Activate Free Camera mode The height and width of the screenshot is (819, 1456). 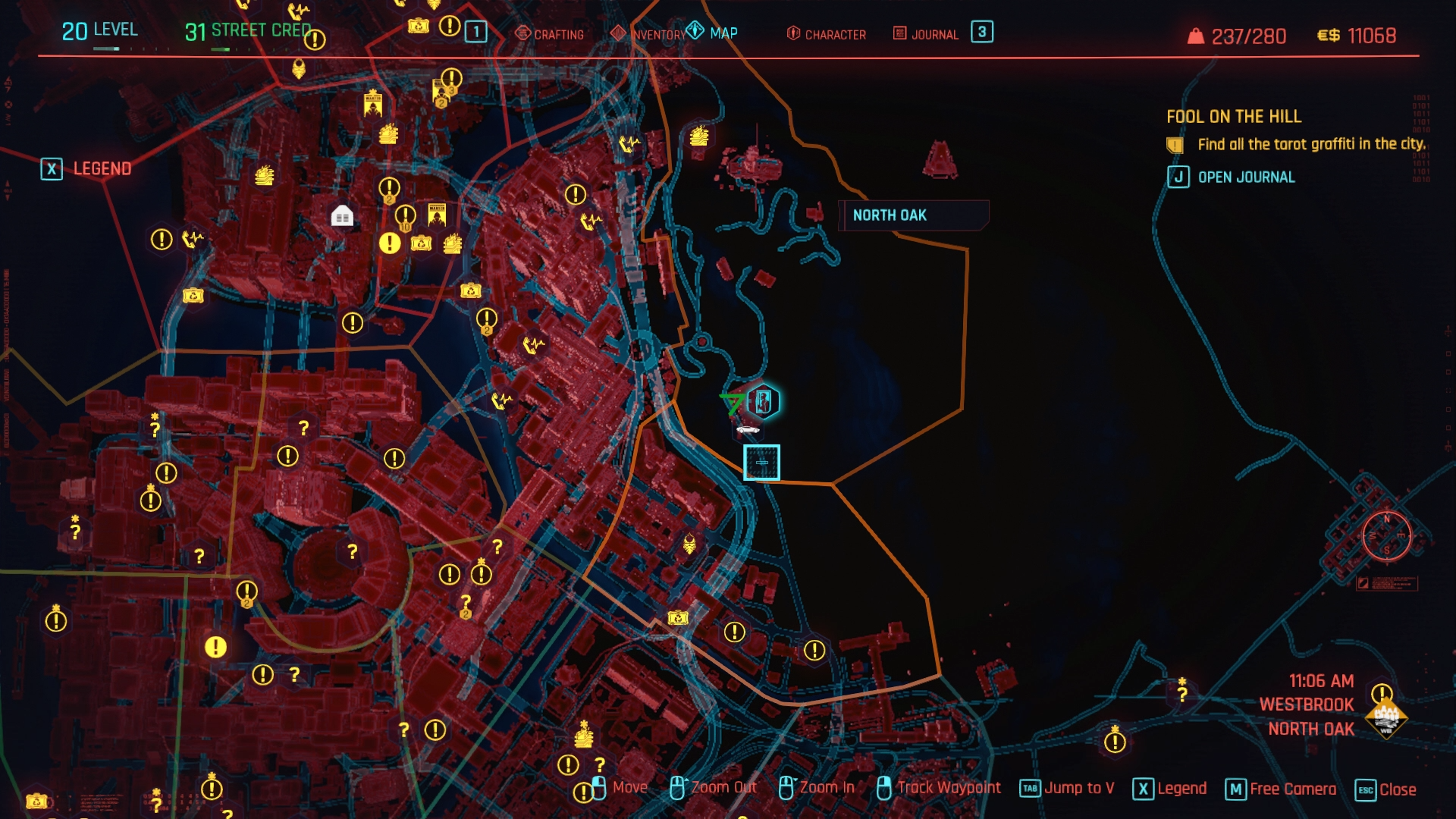(x=1282, y=789)
